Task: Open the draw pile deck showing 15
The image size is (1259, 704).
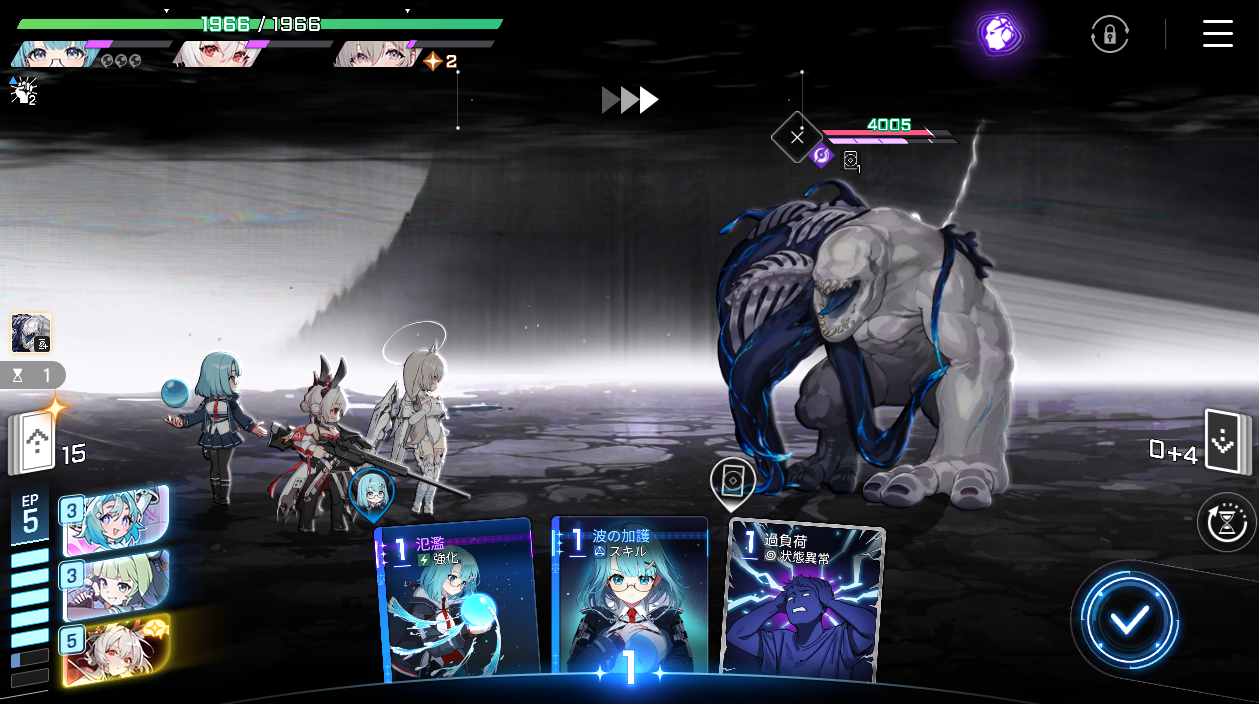Action: (x=34, y=442)
